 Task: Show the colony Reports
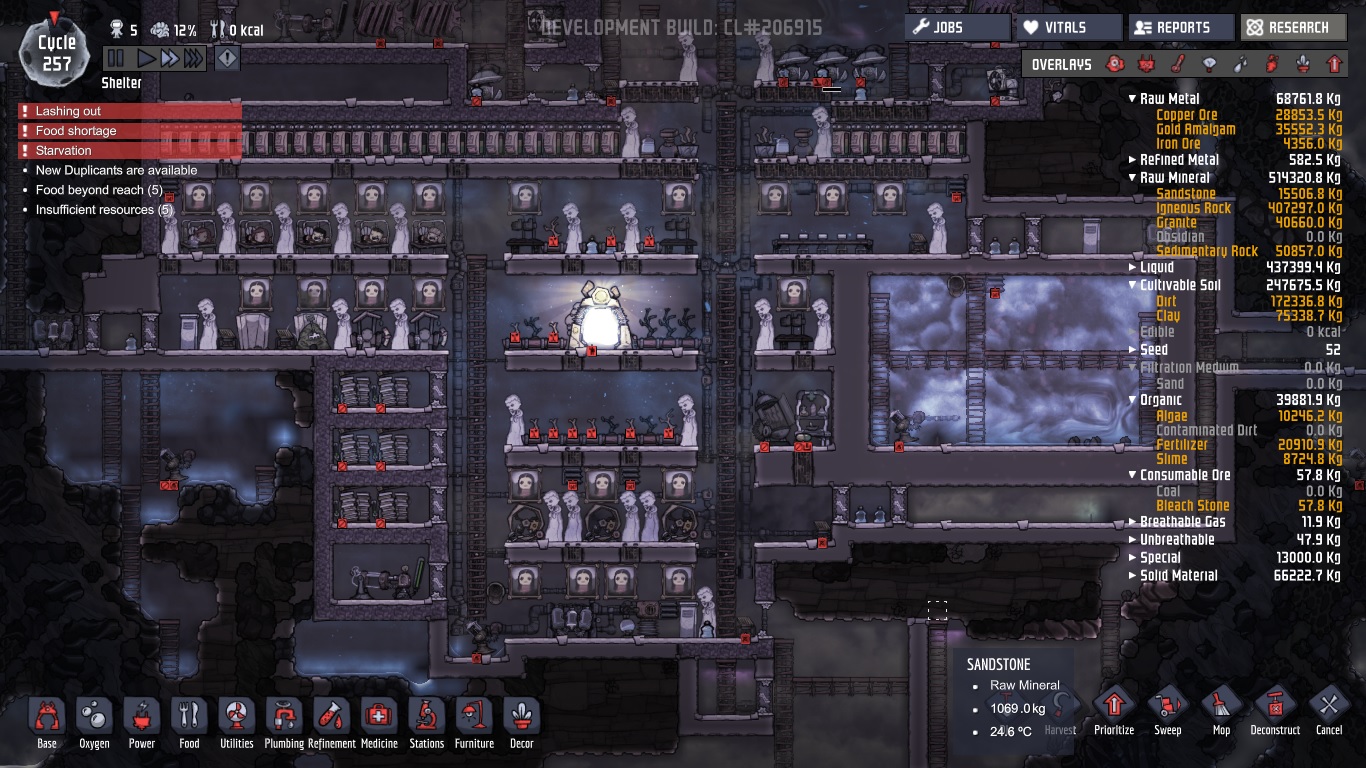(x=1181, y=28)
